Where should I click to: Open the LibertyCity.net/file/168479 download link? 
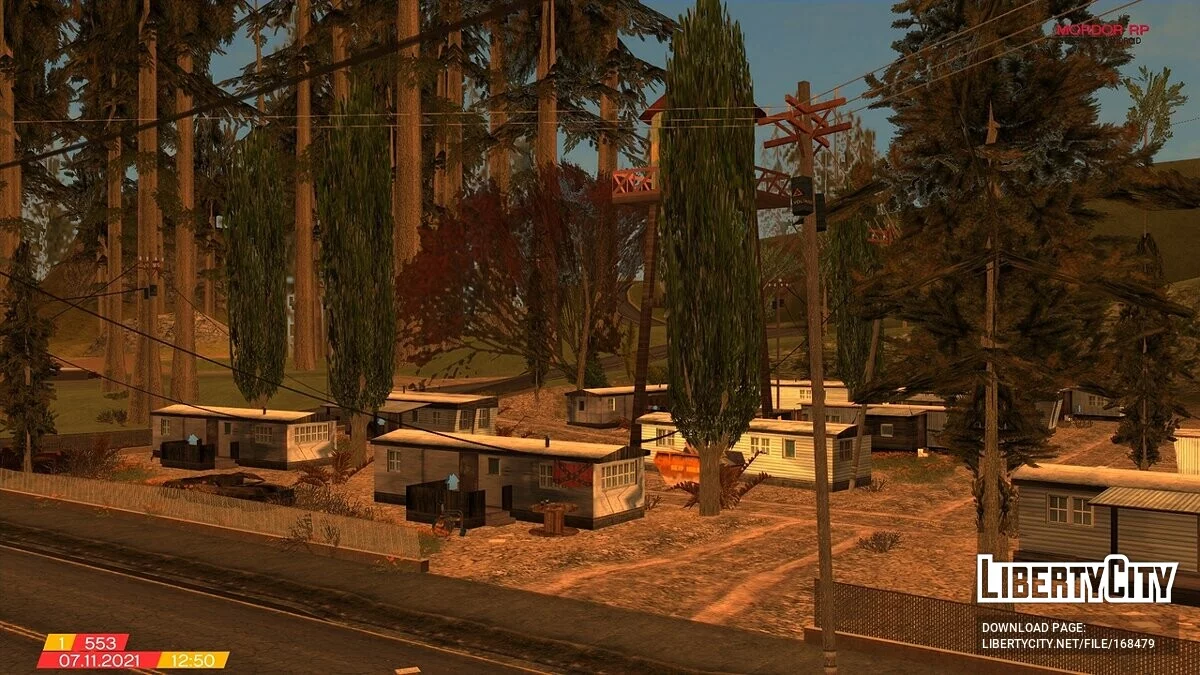click(1068, 644)
